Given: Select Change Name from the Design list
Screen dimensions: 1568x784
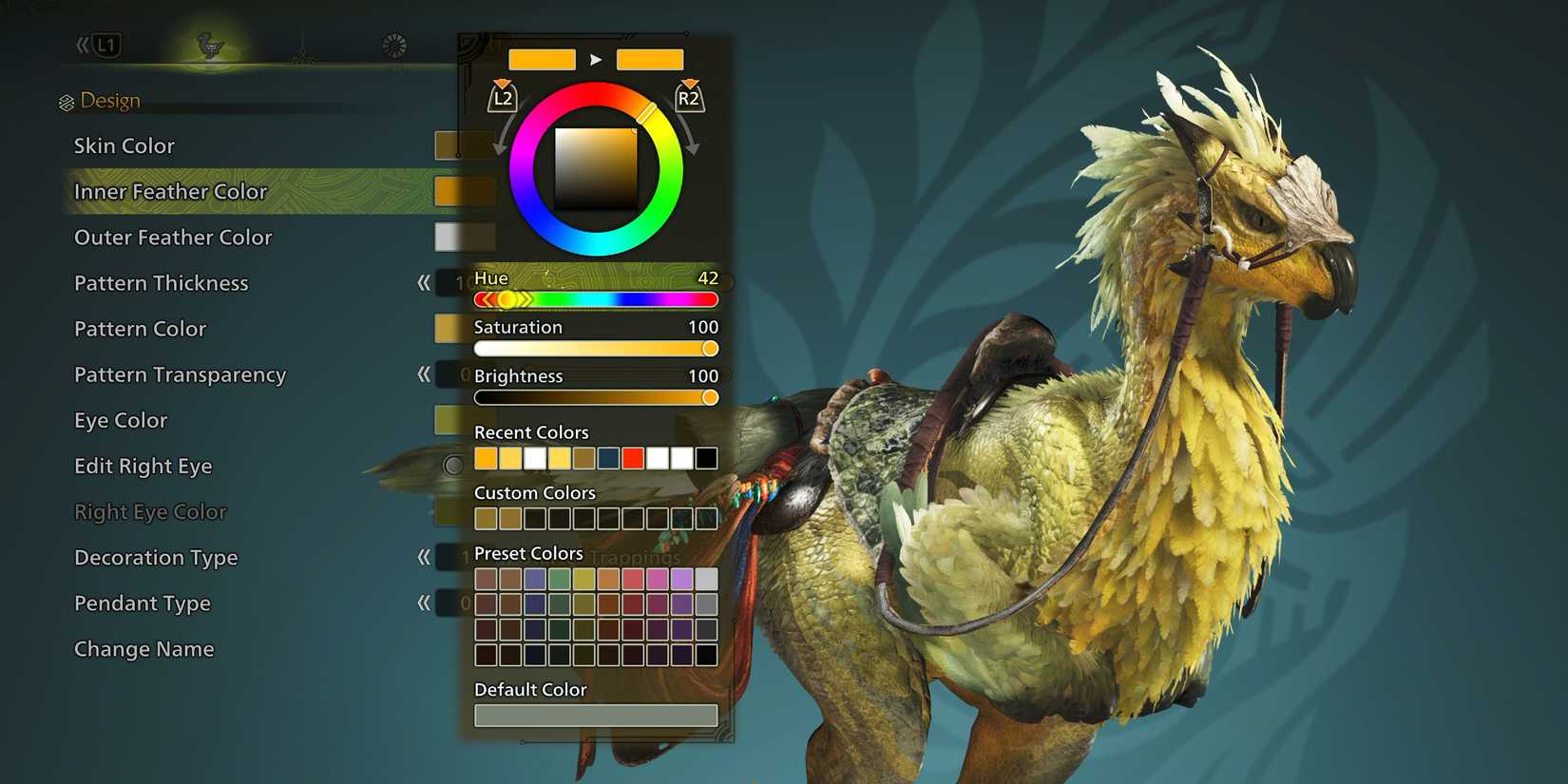Looking at the screenshot, I should (143, 649).
